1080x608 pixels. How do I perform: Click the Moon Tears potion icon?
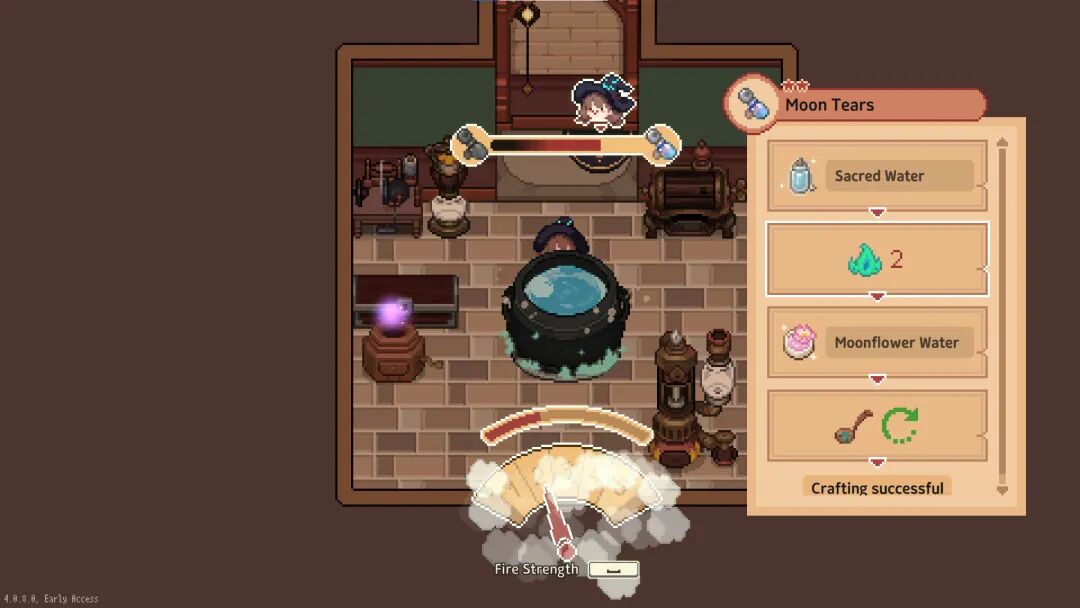point(752,104)
